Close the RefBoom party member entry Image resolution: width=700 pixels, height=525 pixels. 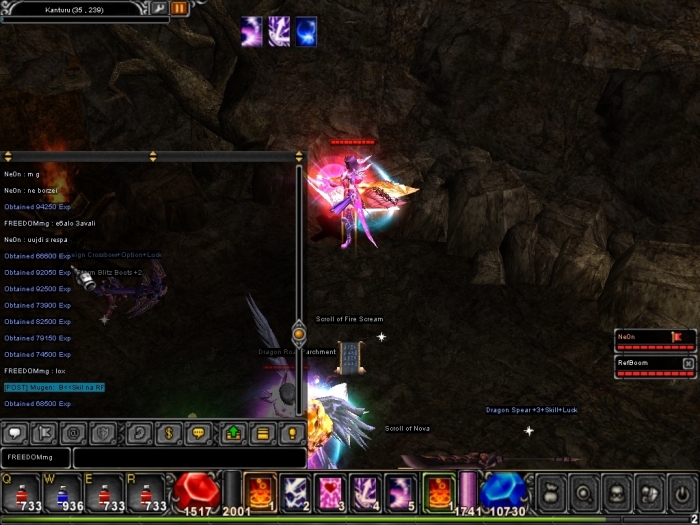click(x=688, y=362)
